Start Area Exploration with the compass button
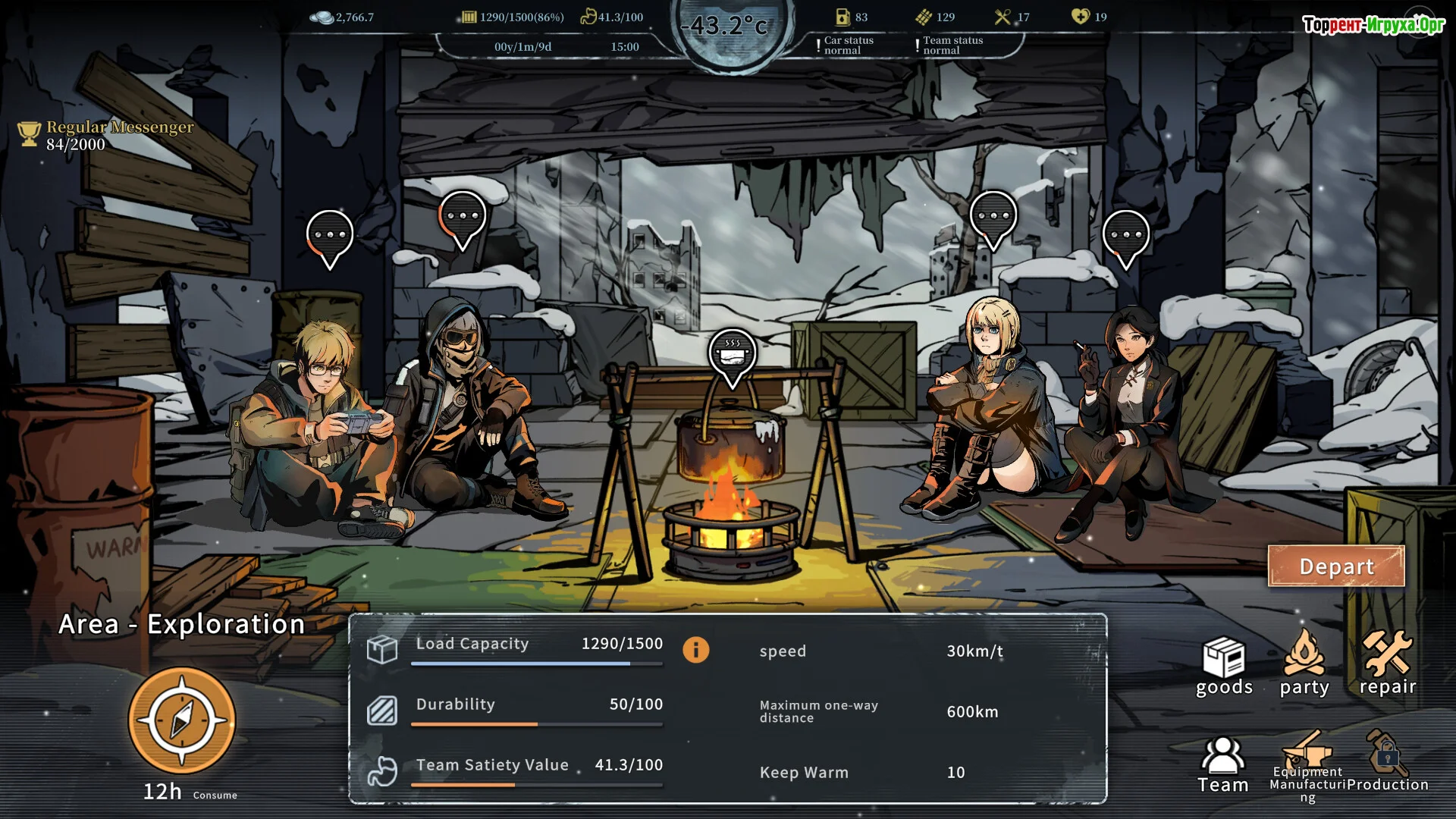This screenshot has height=819, width=1456. pos(182,720)
